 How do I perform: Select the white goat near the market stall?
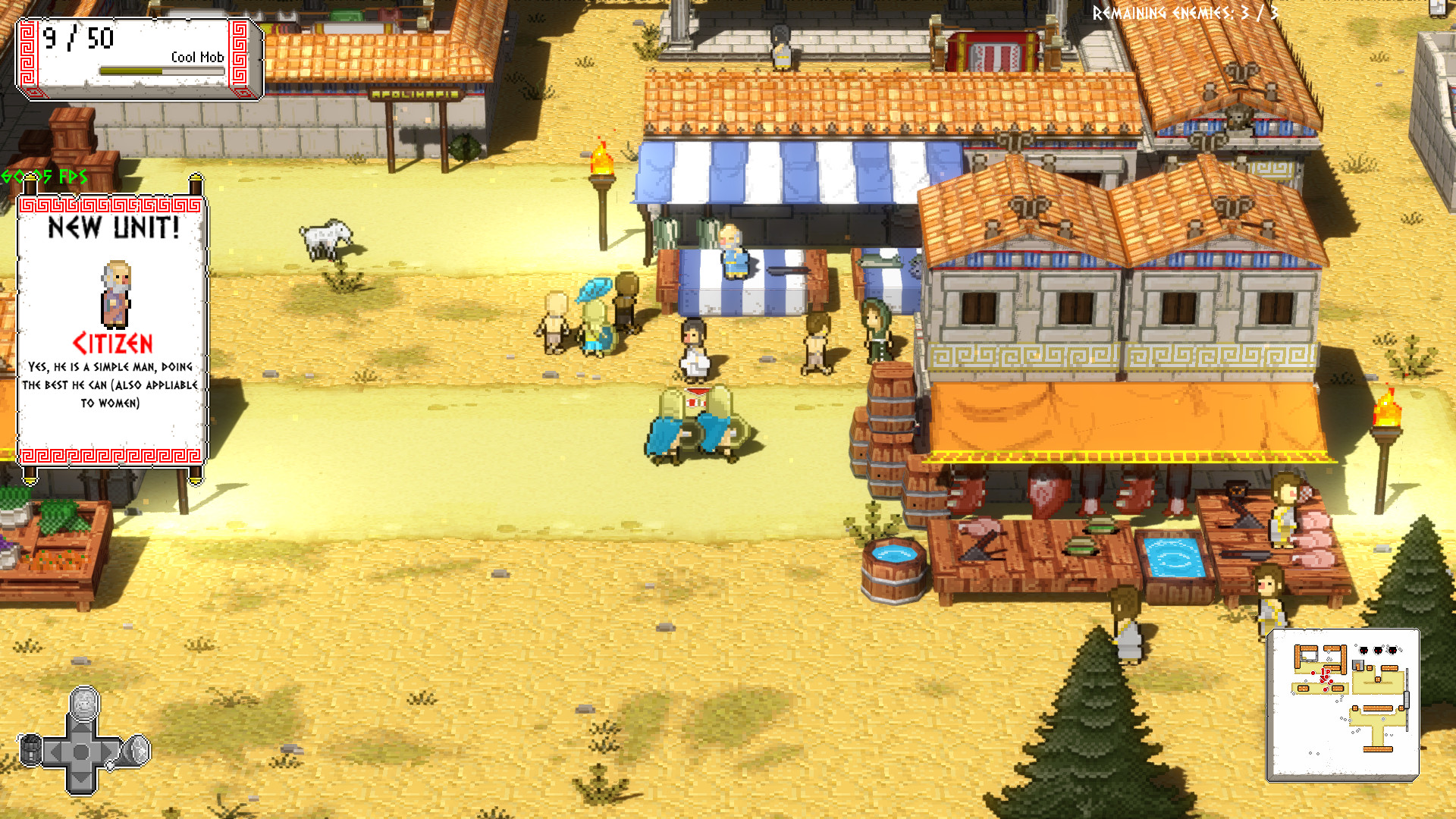[x=326, y=239]
